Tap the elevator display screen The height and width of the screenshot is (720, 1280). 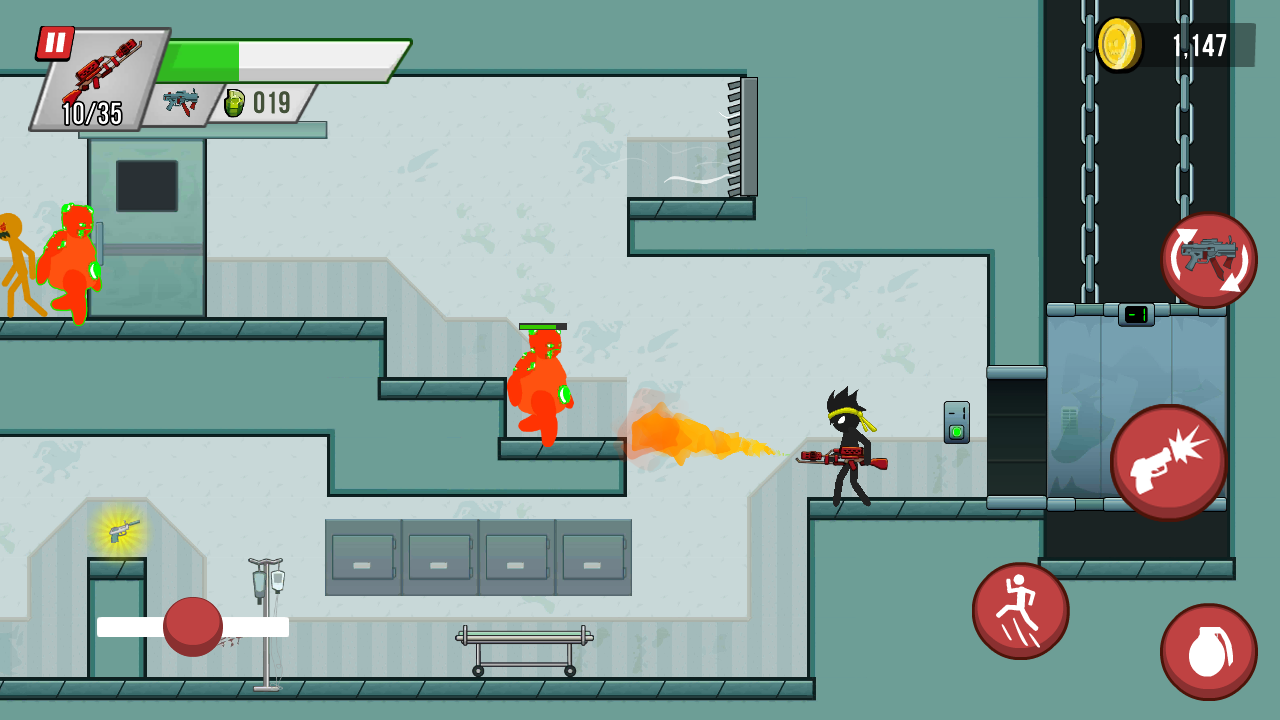[1135, 312]
